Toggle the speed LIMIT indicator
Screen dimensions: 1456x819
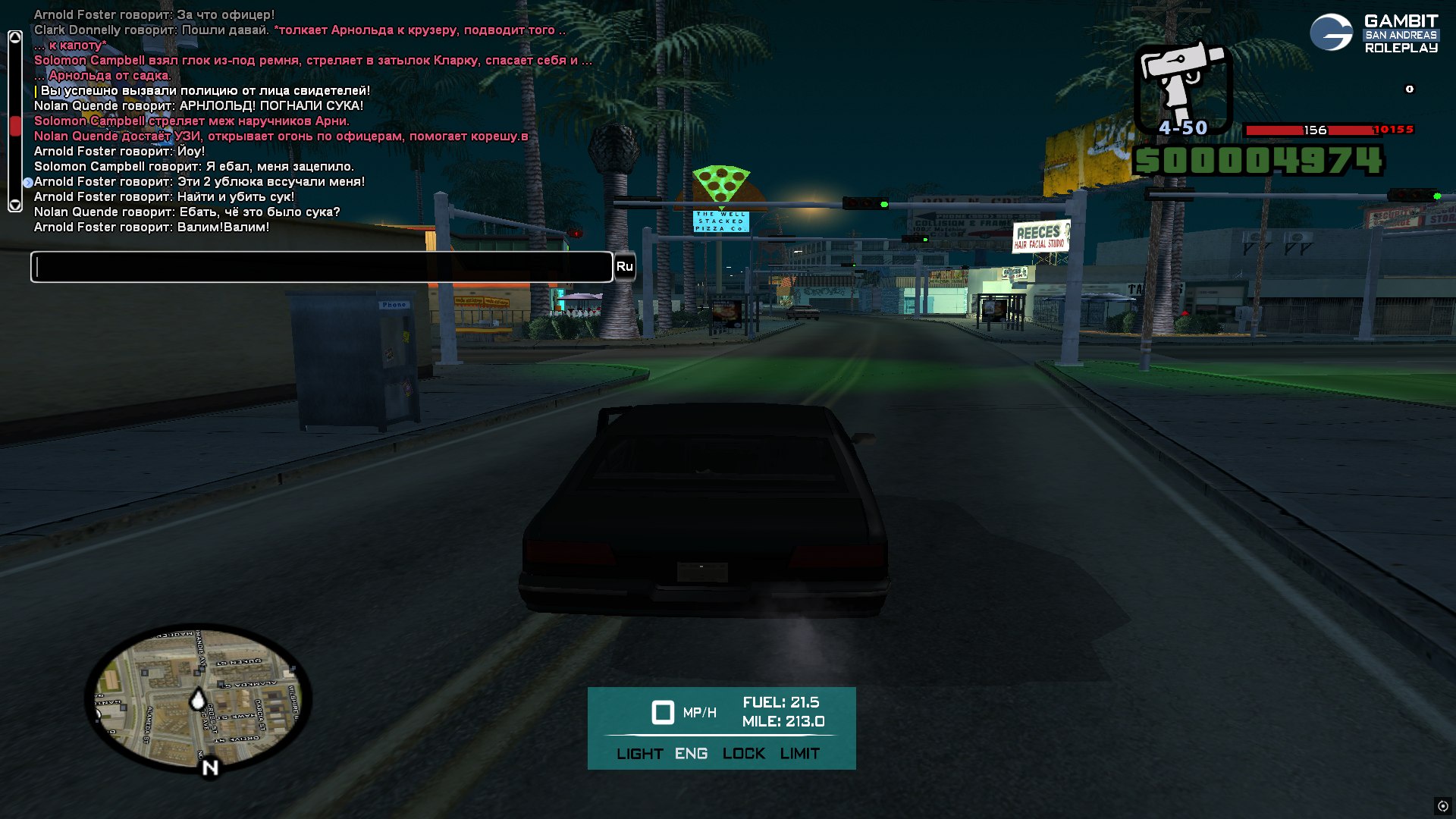[799, 754]
